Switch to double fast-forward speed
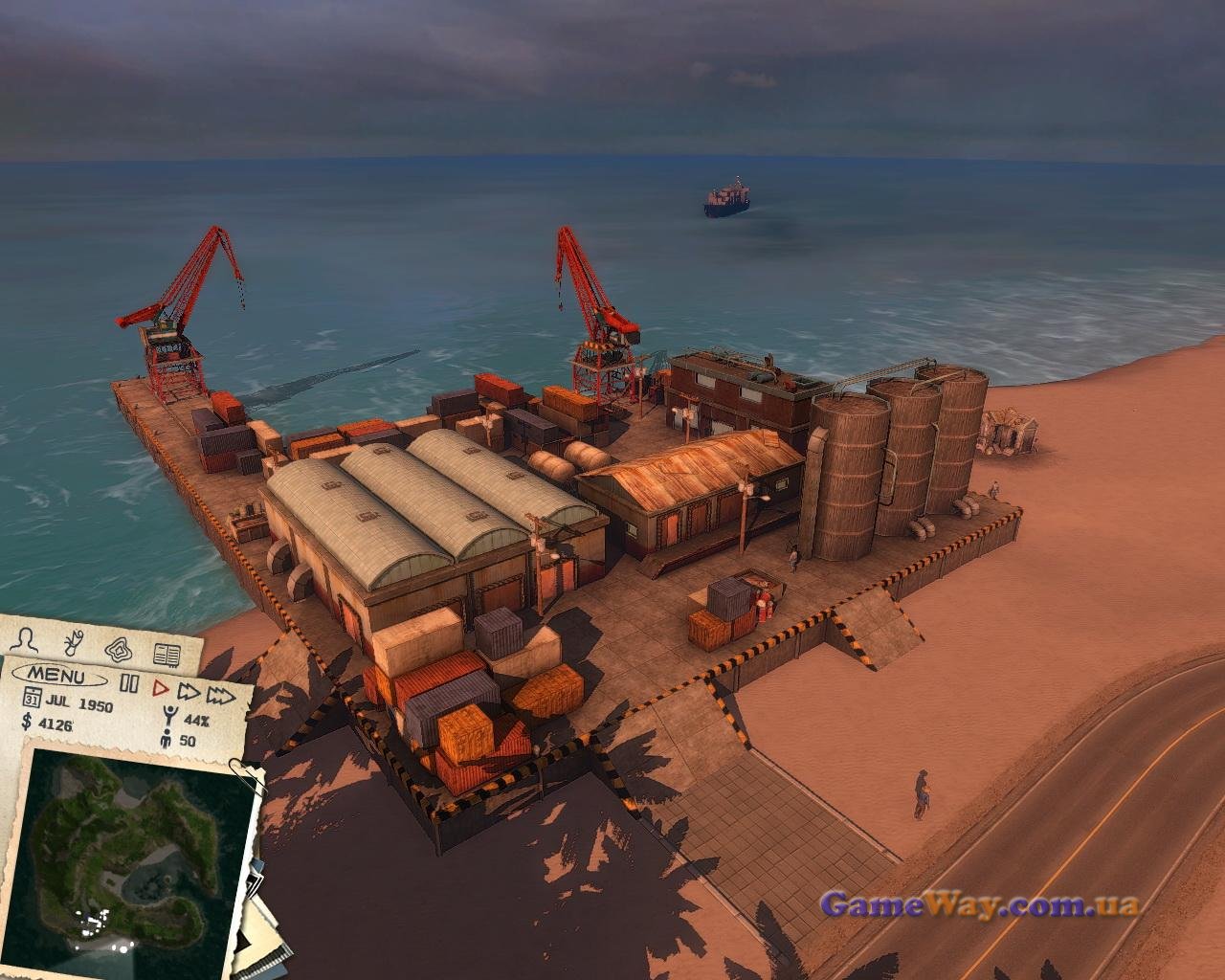The width and height of the screenshot is (1225, 980). coord(189,690)
